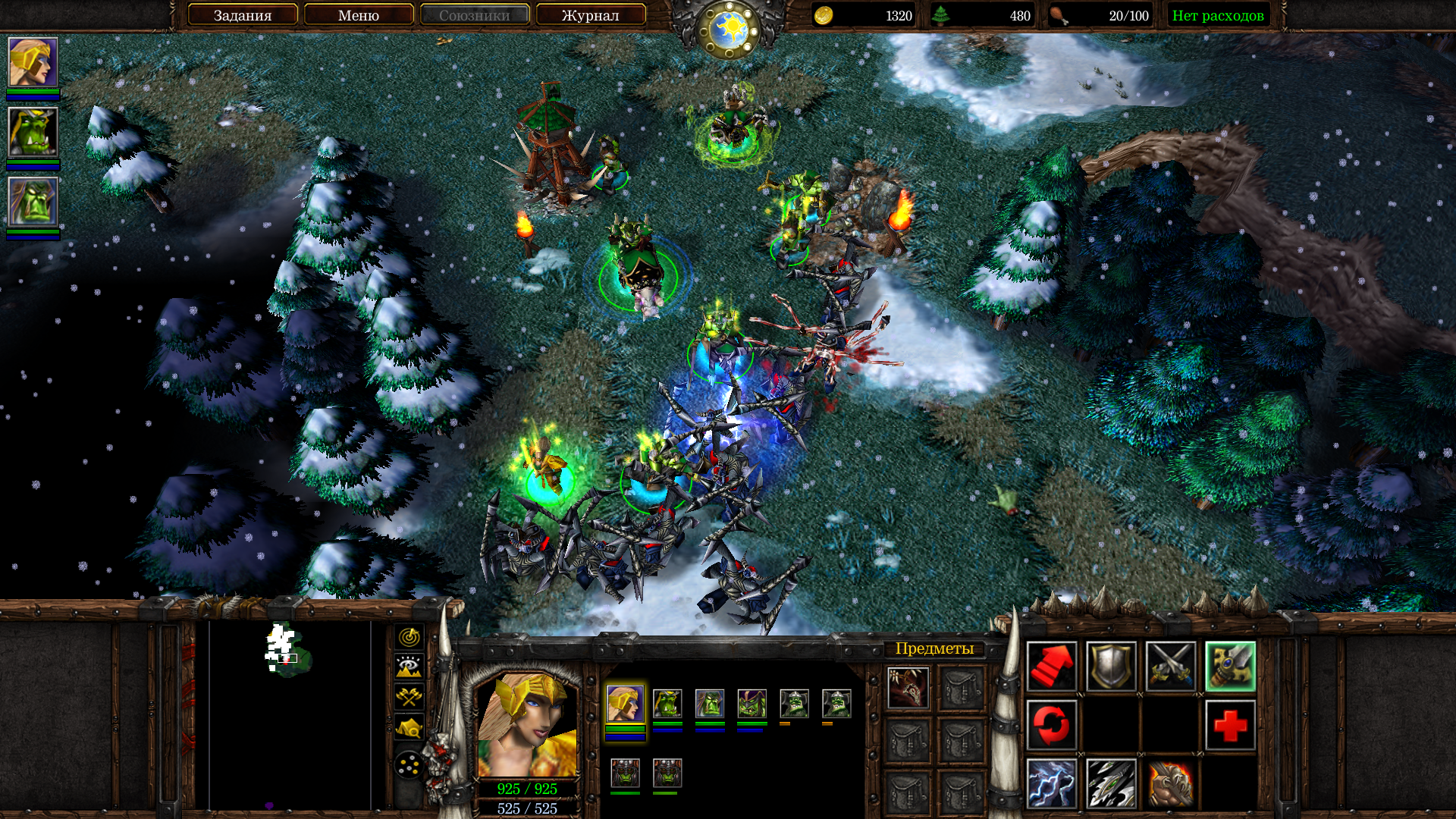
Task: Activate the minimap signal ping button
Action: click(x=409, y=637)
